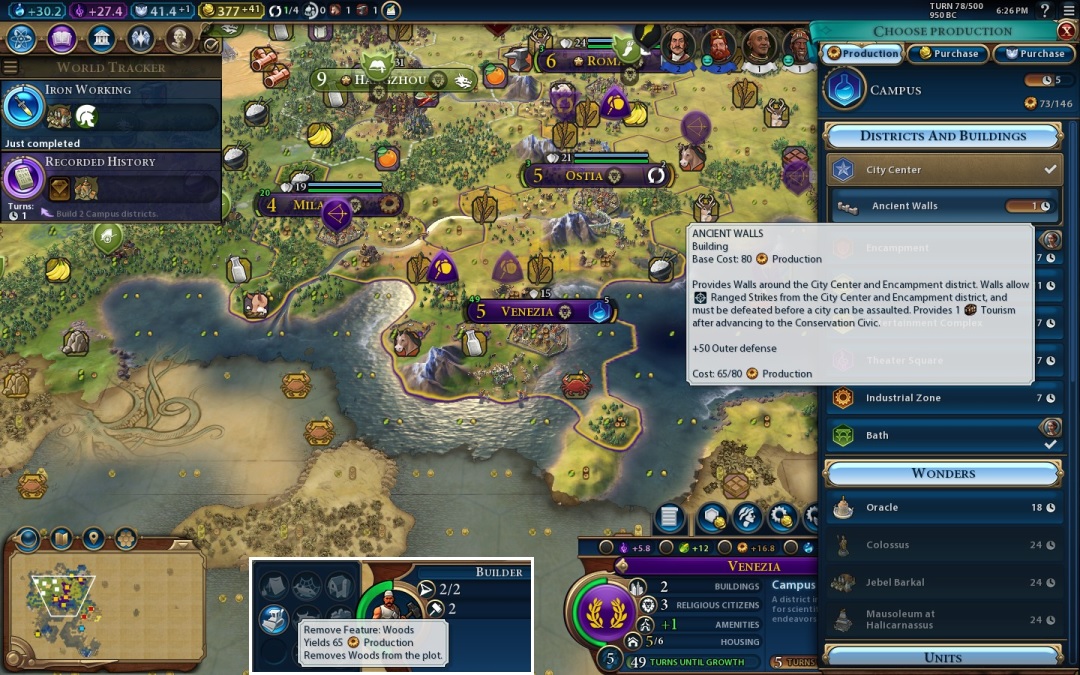1080x675 pixels.
Task: Show the Great People screen
Action: (x=179, y=39)
